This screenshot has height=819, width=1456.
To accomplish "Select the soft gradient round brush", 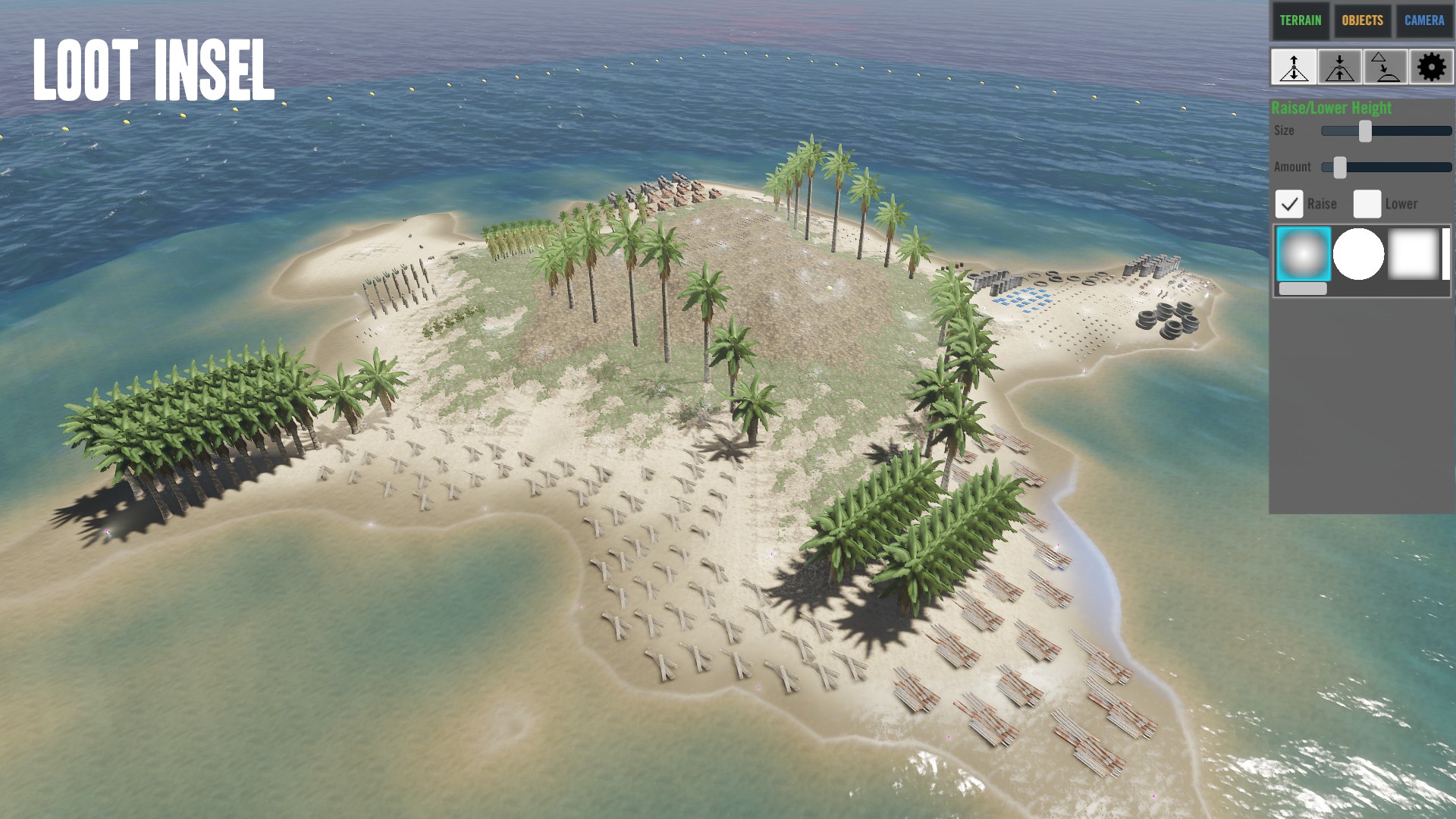I will tap(1303, 254).
